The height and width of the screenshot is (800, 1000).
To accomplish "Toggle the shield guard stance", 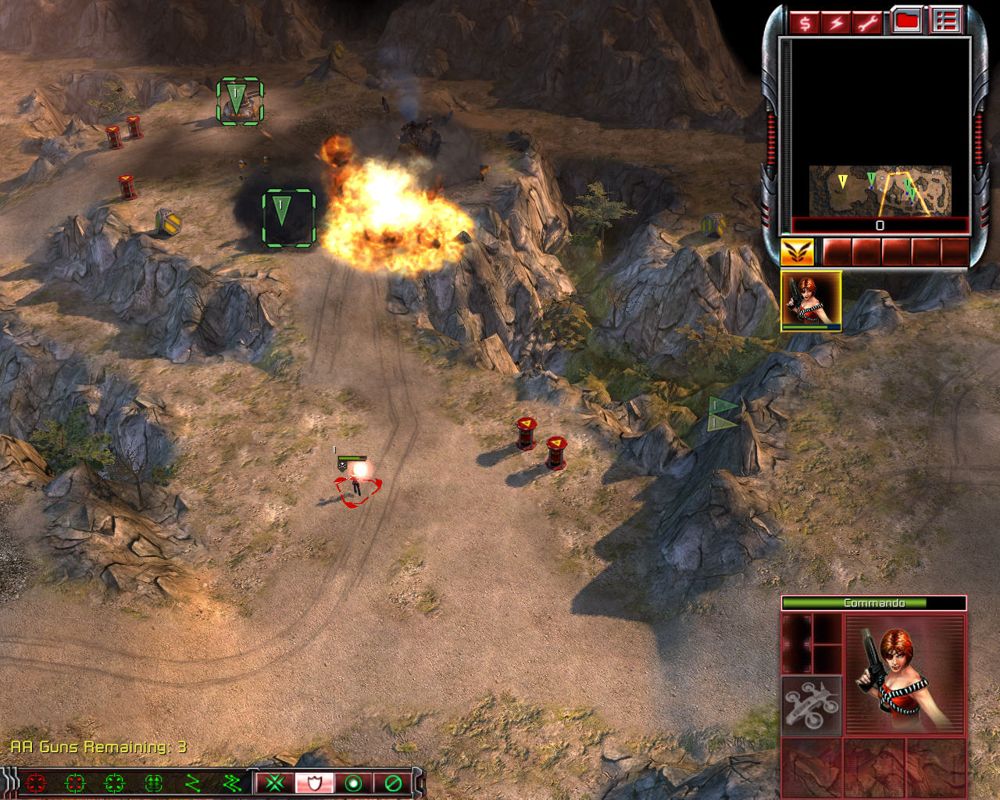I will point(313,782).
